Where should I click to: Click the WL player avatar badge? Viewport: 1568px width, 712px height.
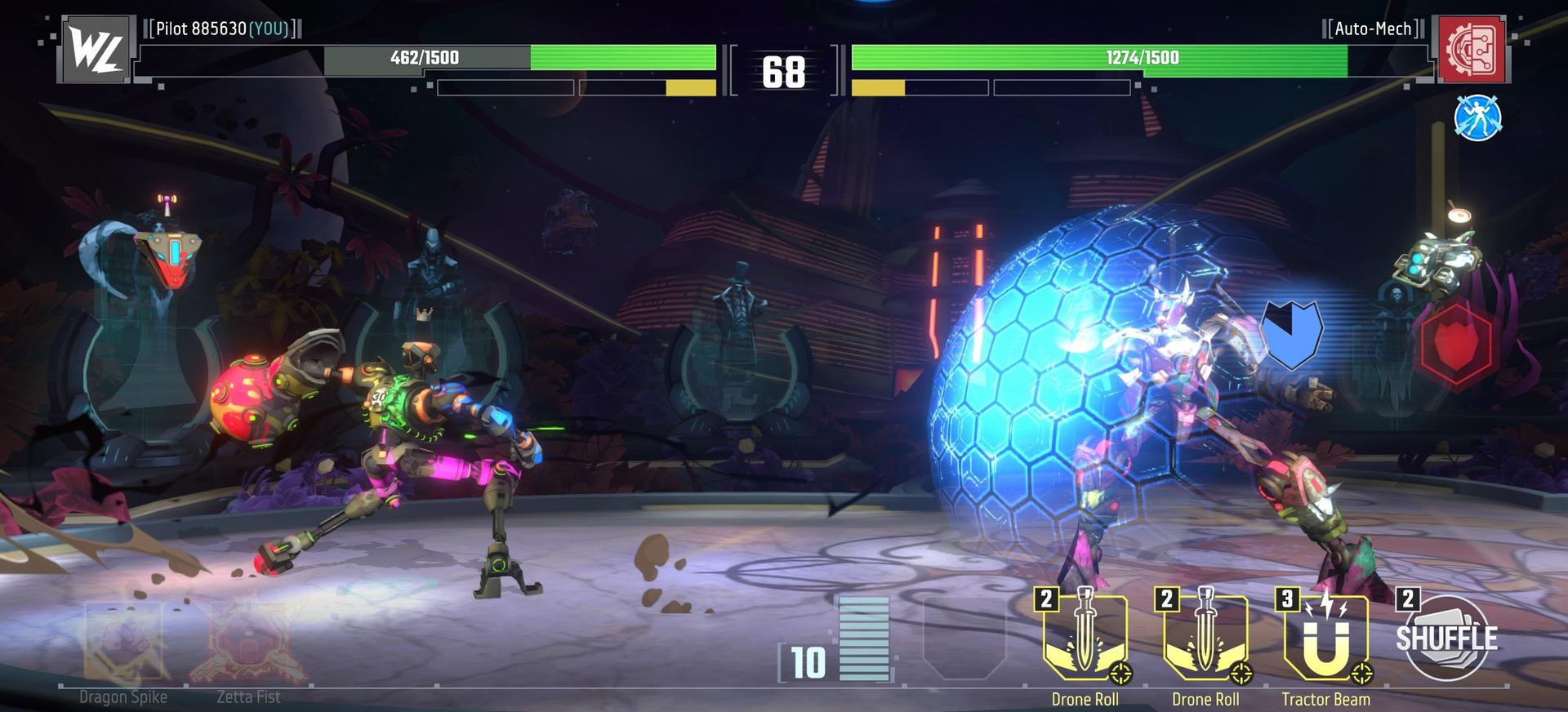[x=96, y=50]
